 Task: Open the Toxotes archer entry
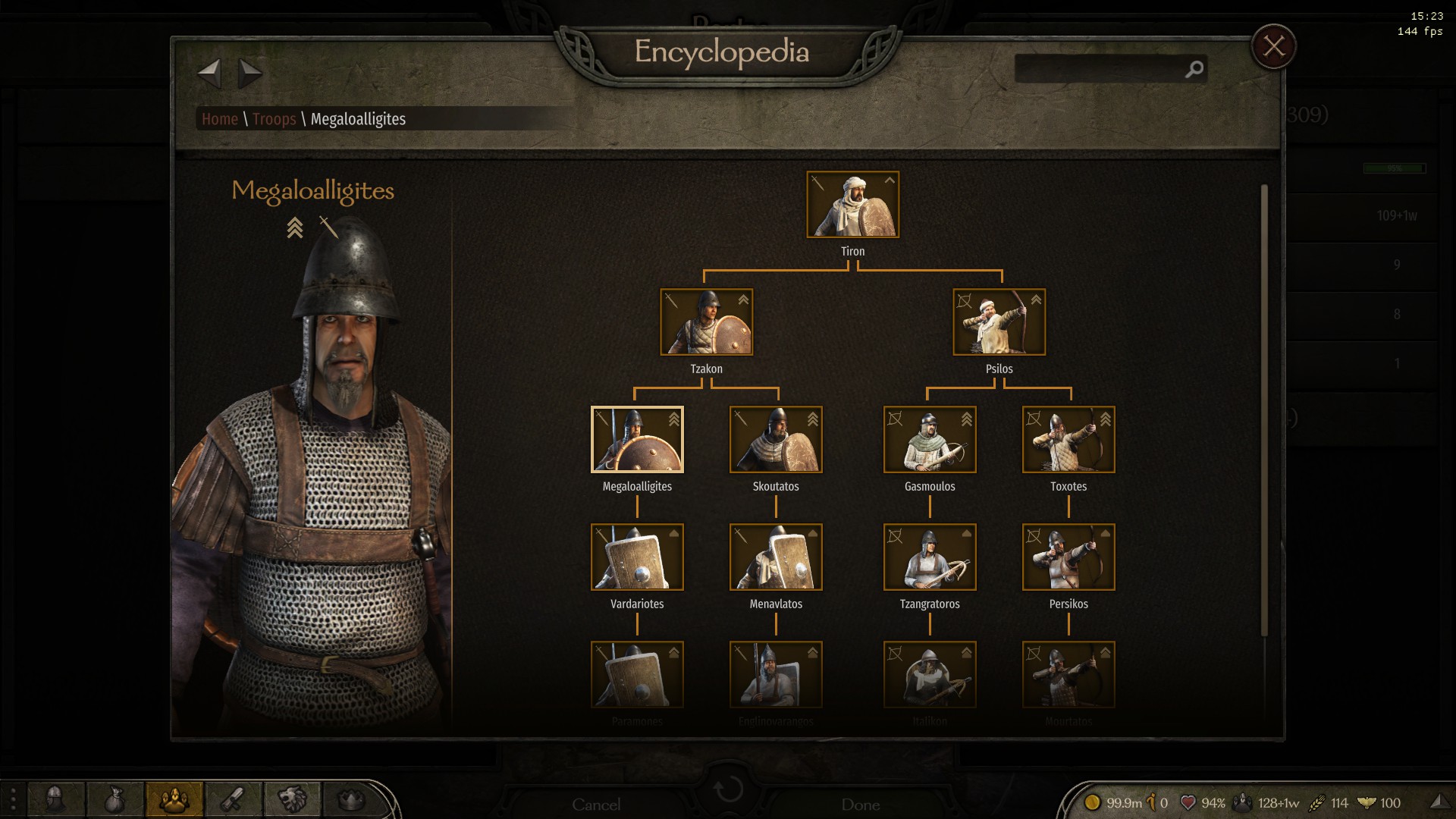click(1068, 440)
